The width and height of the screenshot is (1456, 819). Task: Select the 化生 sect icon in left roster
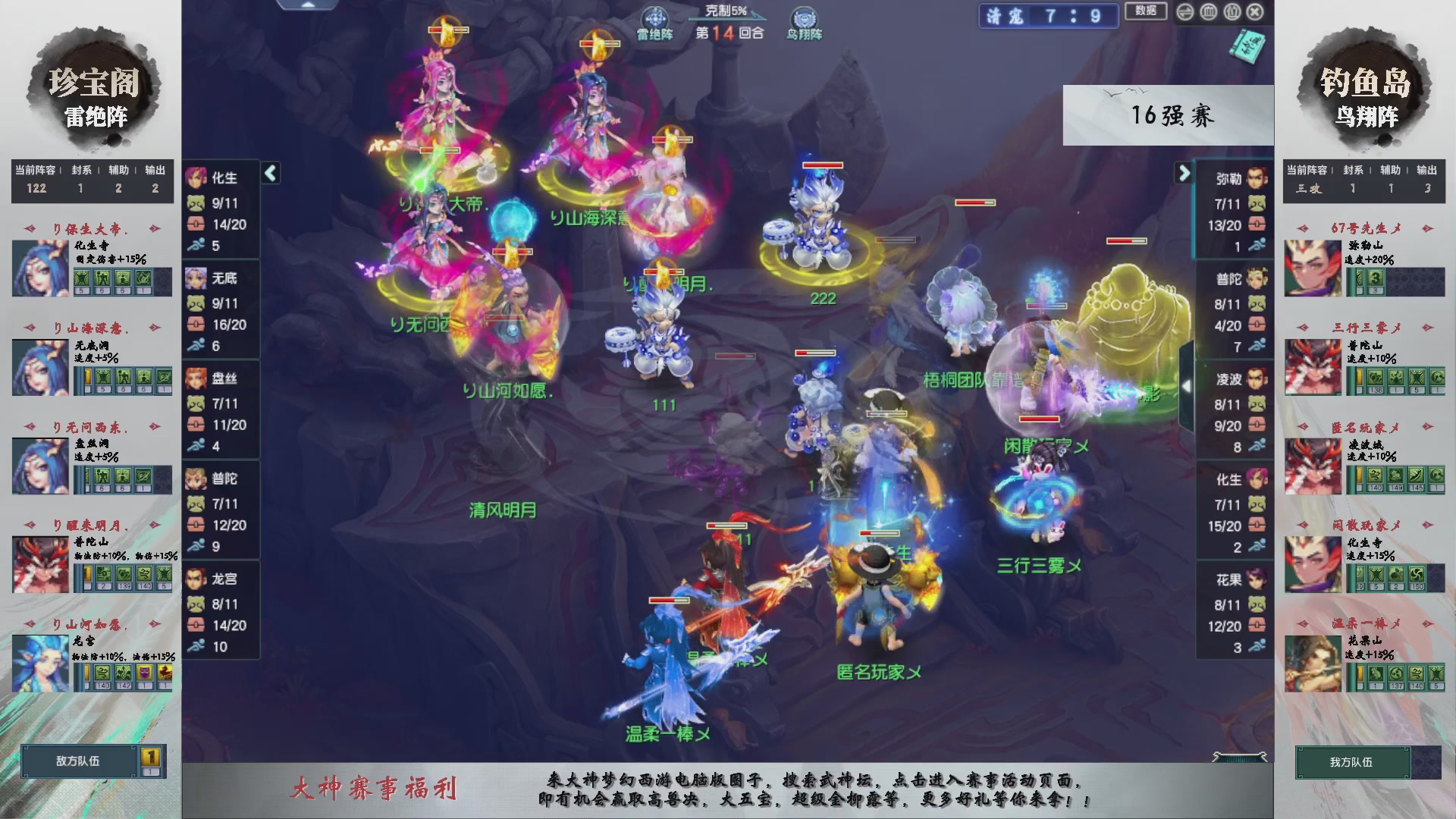(x=196, y=178)
